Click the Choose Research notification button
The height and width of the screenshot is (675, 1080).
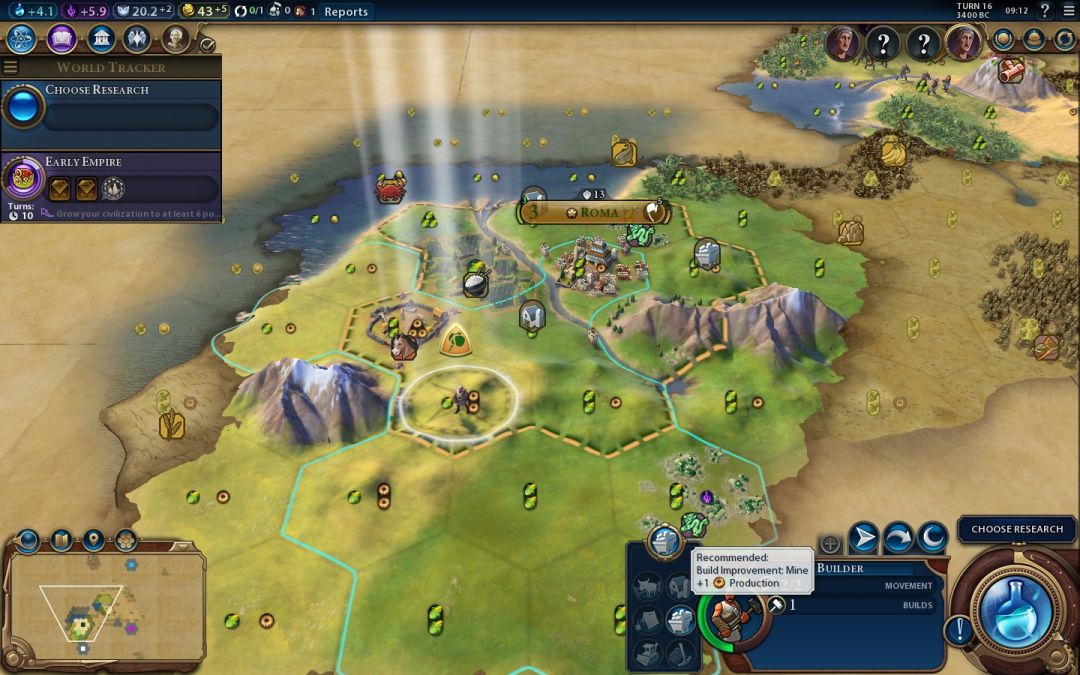[1017, 529]
